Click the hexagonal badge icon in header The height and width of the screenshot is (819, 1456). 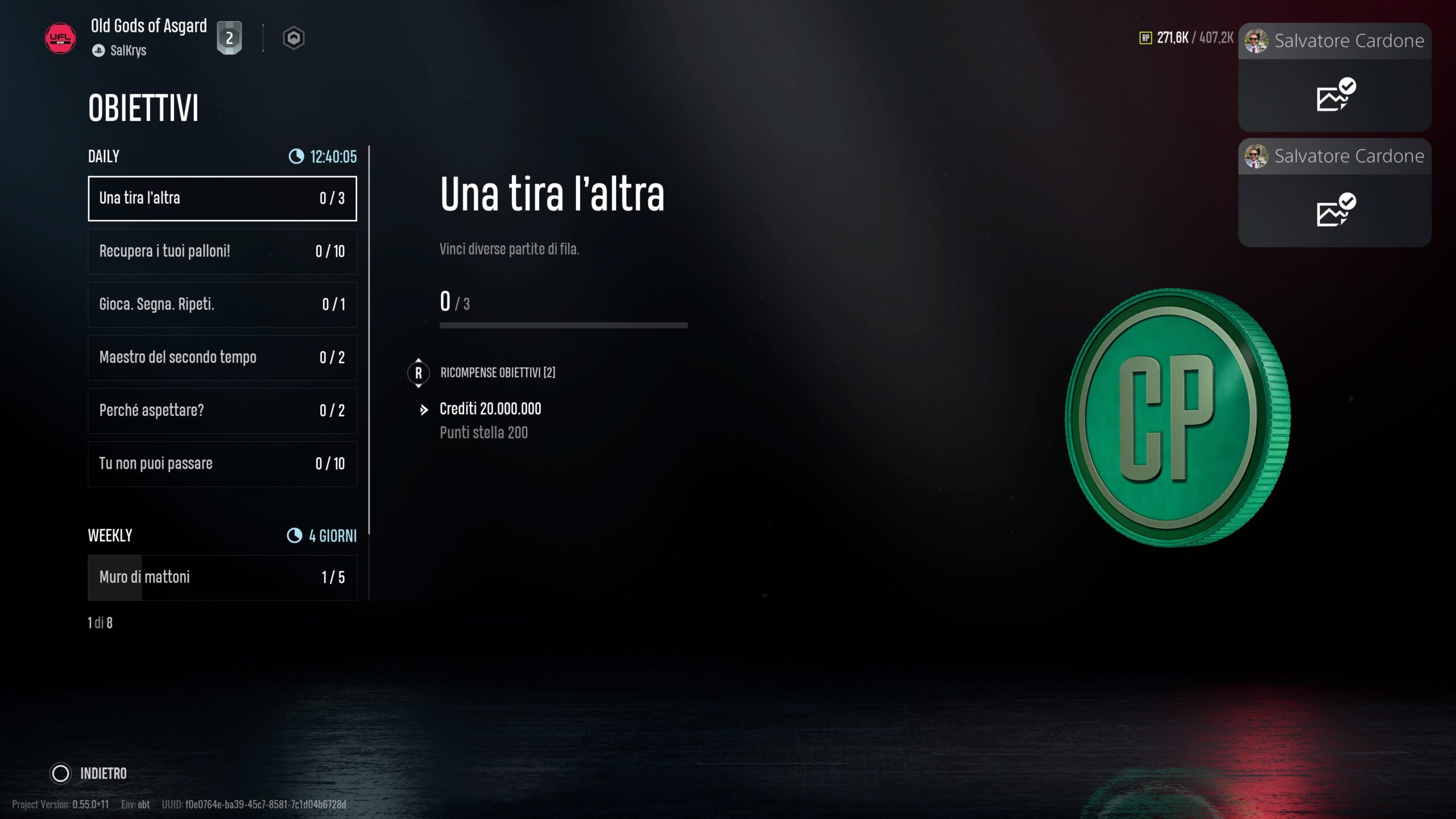pyautogui.click(x=293, y=38)
